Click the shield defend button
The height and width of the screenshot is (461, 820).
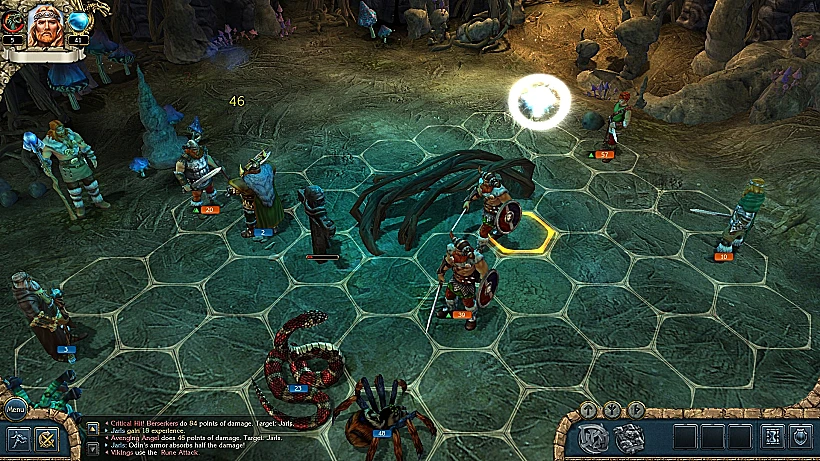[x=799, y=437]
